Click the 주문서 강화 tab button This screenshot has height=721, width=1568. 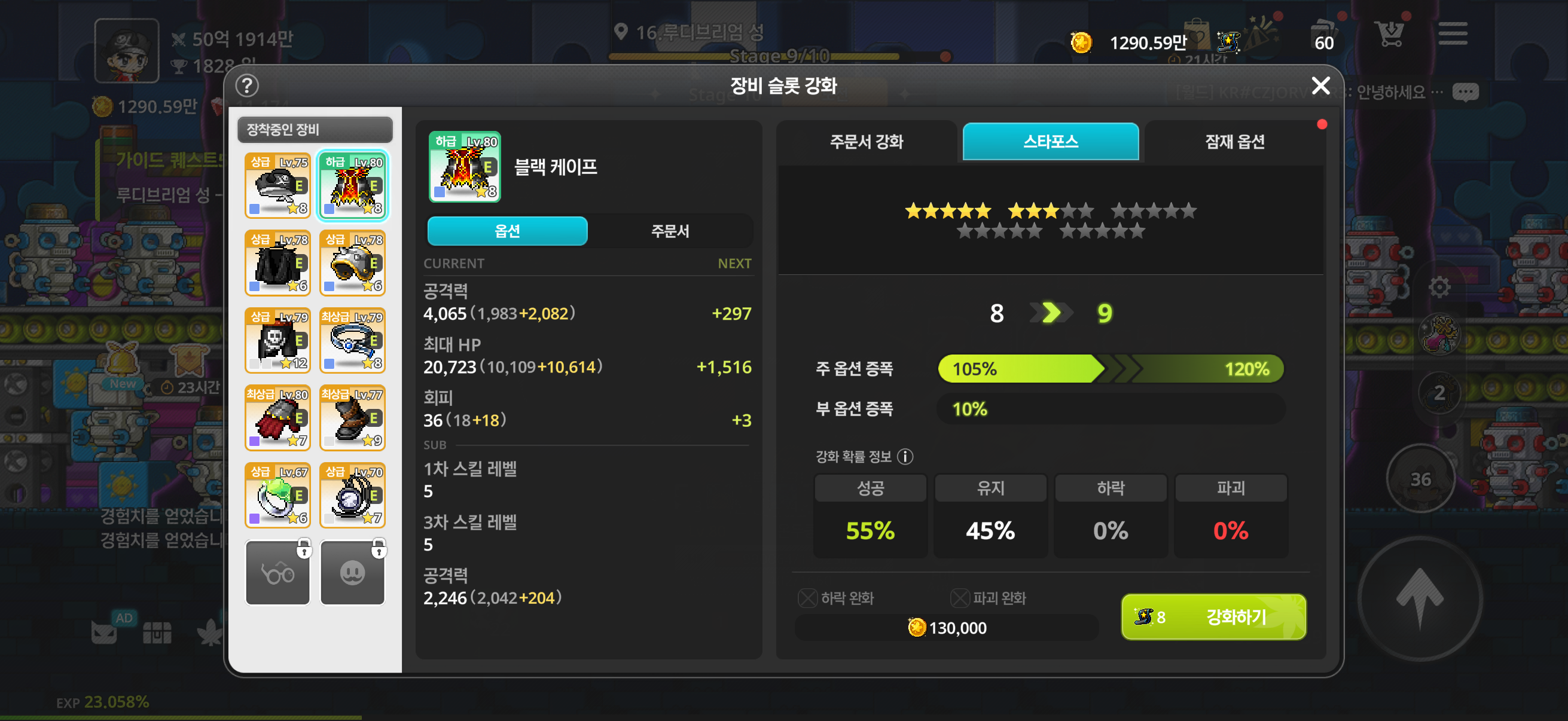pos(867,142)
